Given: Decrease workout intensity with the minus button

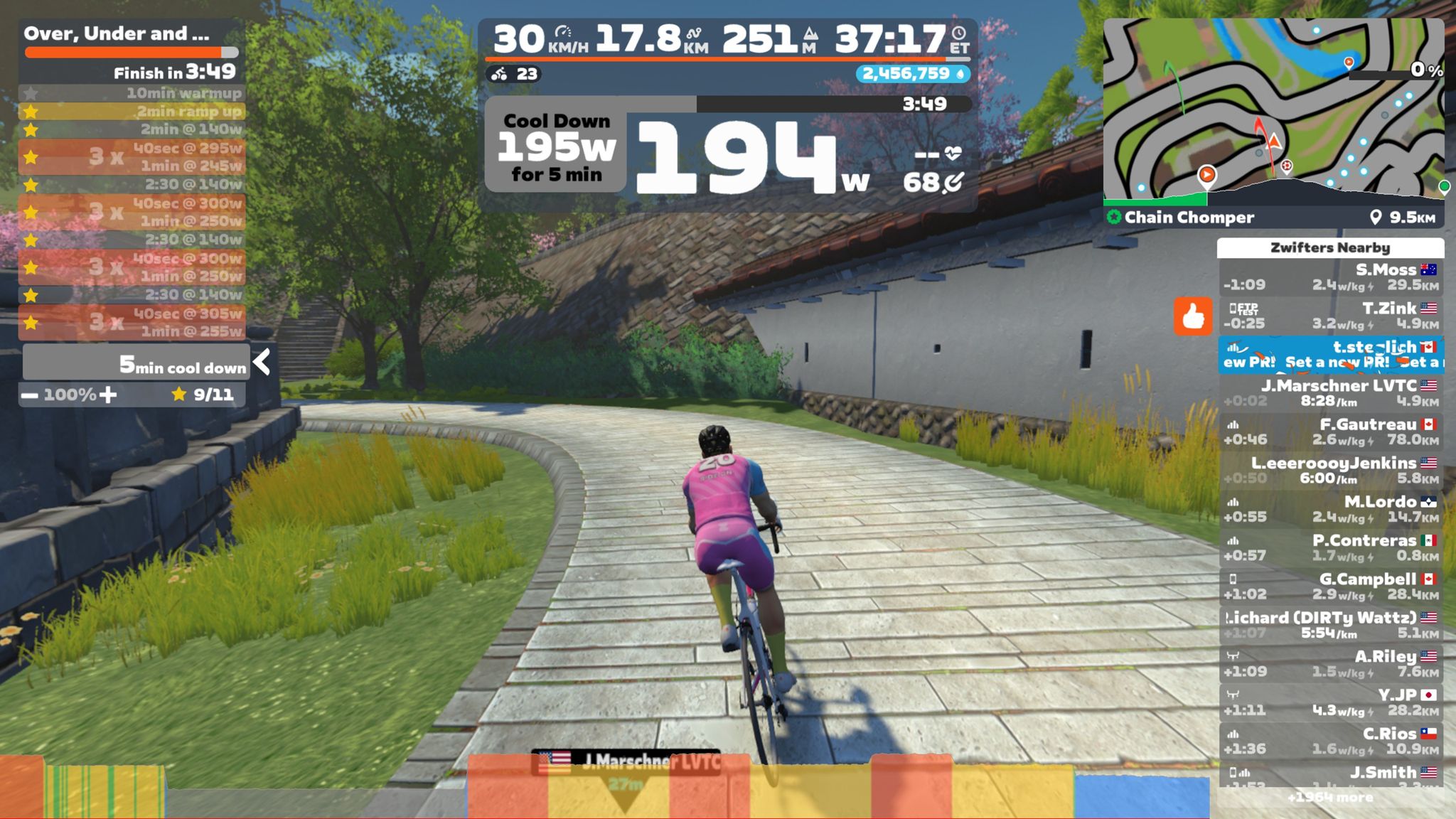Looking at the screenshot, I should tap(30, 395).
